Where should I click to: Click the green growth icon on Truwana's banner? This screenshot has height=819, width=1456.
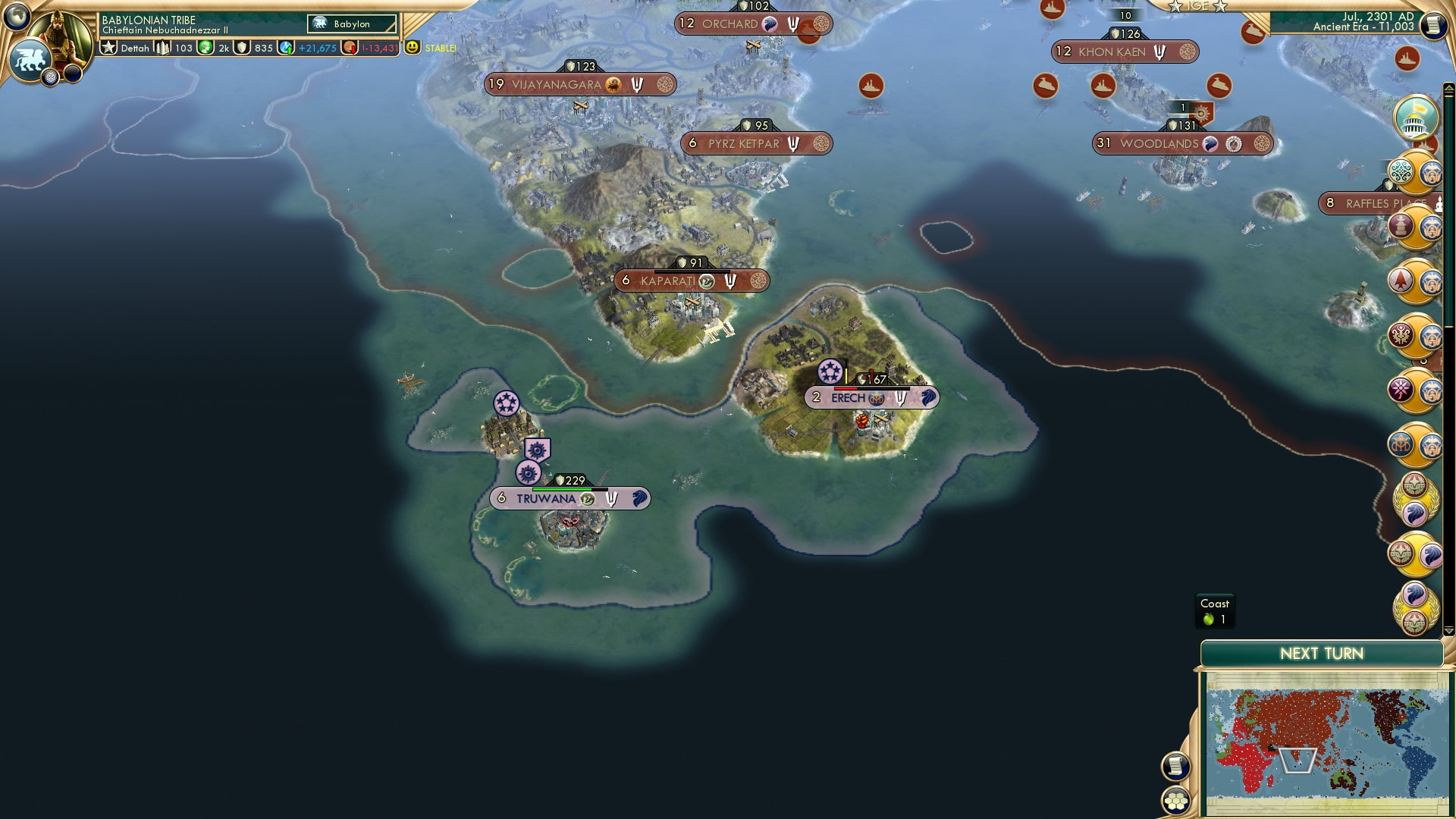point(586,498)
